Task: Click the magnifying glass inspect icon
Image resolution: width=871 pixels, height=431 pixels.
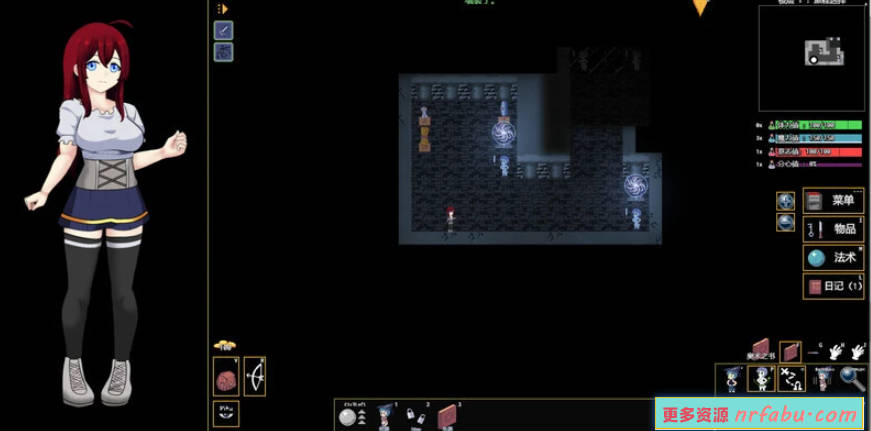Action: coord(852,378)
